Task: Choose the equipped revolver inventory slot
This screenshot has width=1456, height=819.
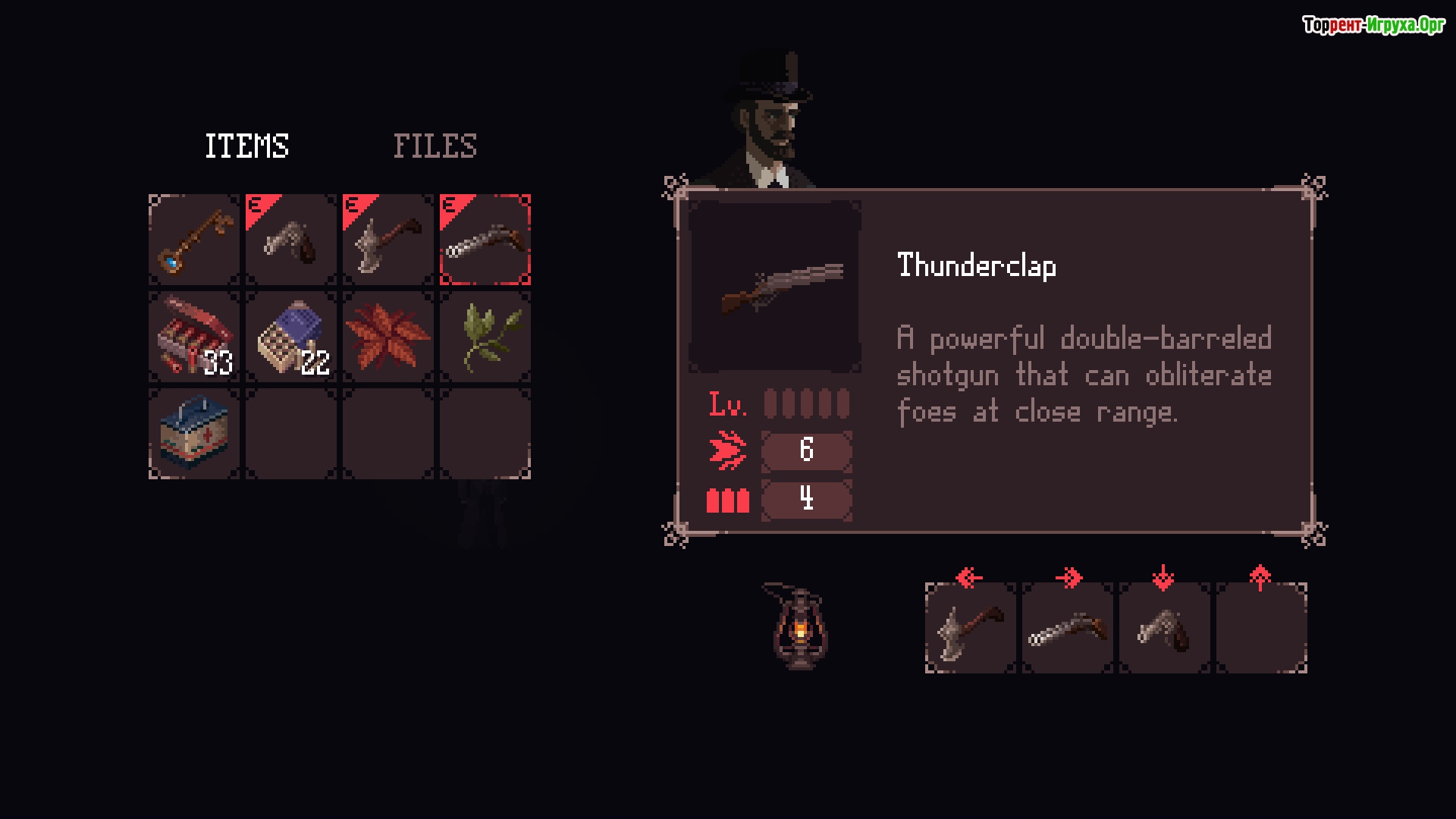Action: click(x=291, y=240)
